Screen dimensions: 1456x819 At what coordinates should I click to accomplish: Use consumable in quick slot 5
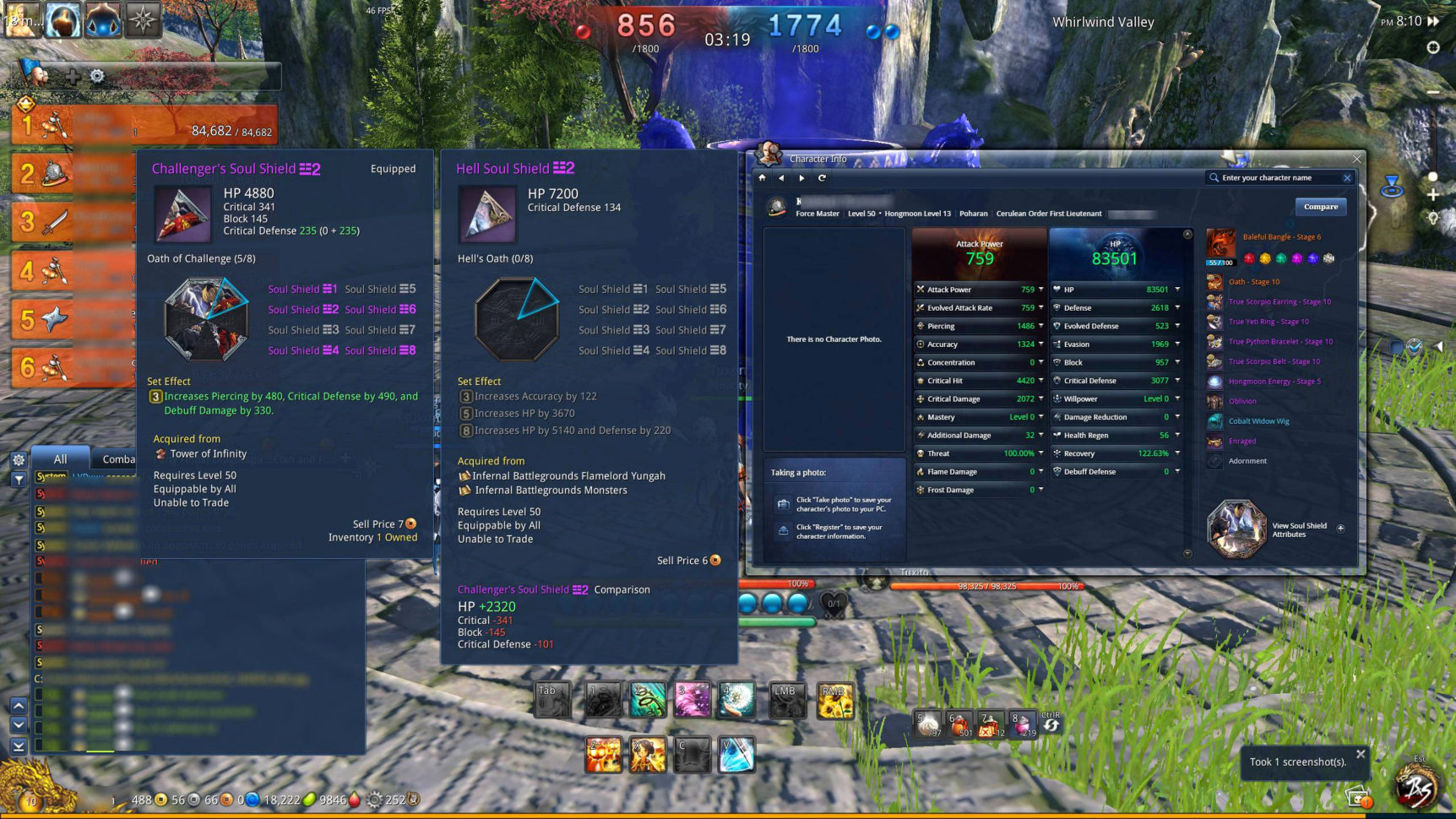tap(928, 724)
